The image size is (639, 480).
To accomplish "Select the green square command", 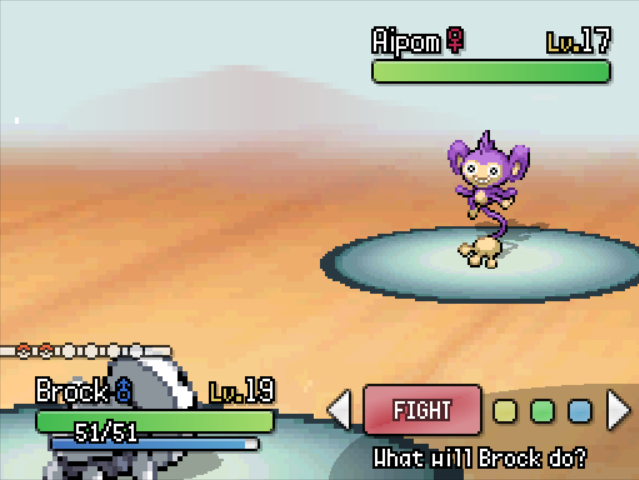I will pos(542,411).
